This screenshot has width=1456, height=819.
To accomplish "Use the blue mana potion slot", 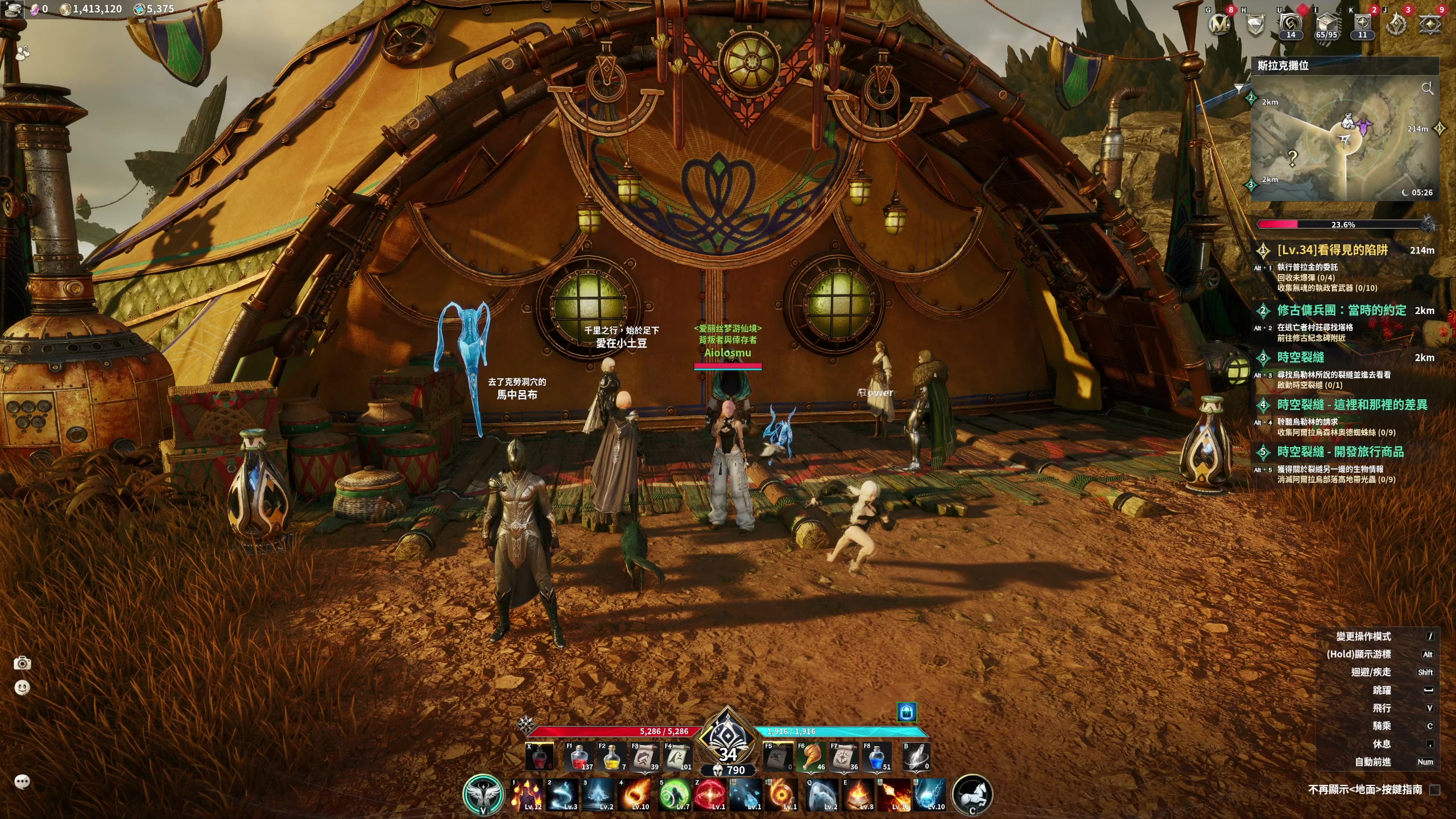I will (x=878, y=758).
